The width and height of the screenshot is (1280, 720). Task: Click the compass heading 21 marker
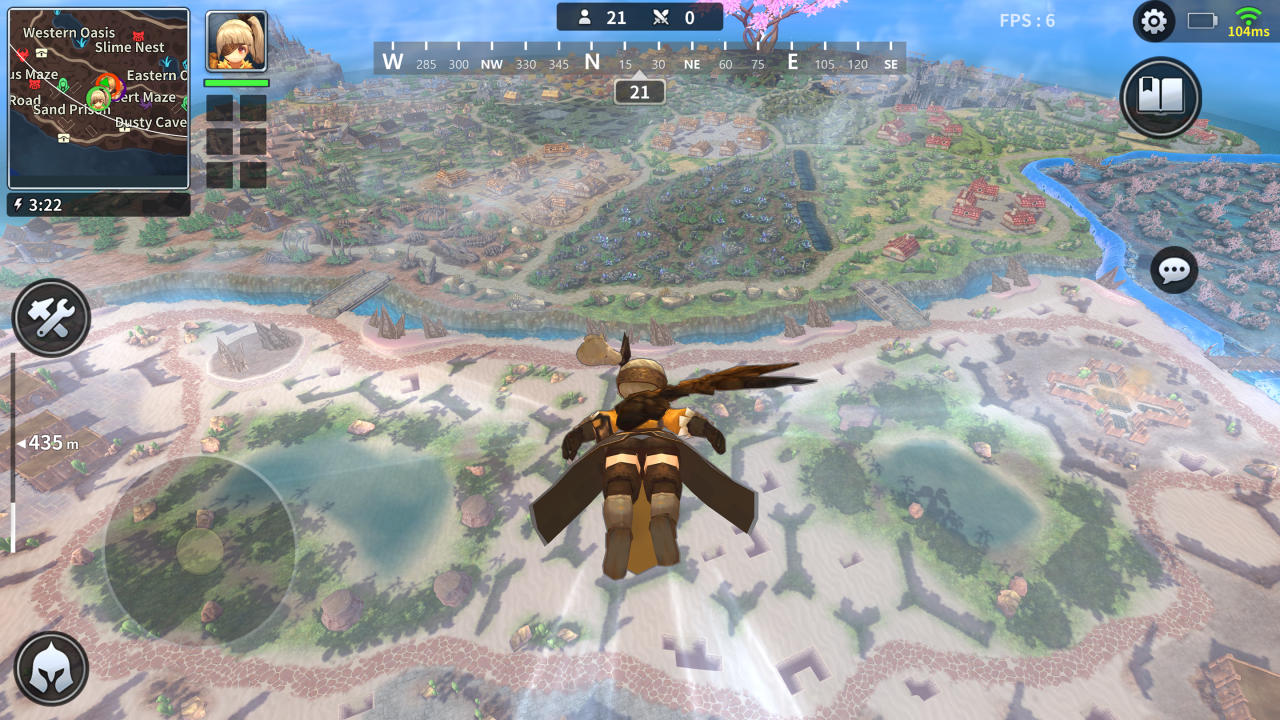(x=639, y=91)
